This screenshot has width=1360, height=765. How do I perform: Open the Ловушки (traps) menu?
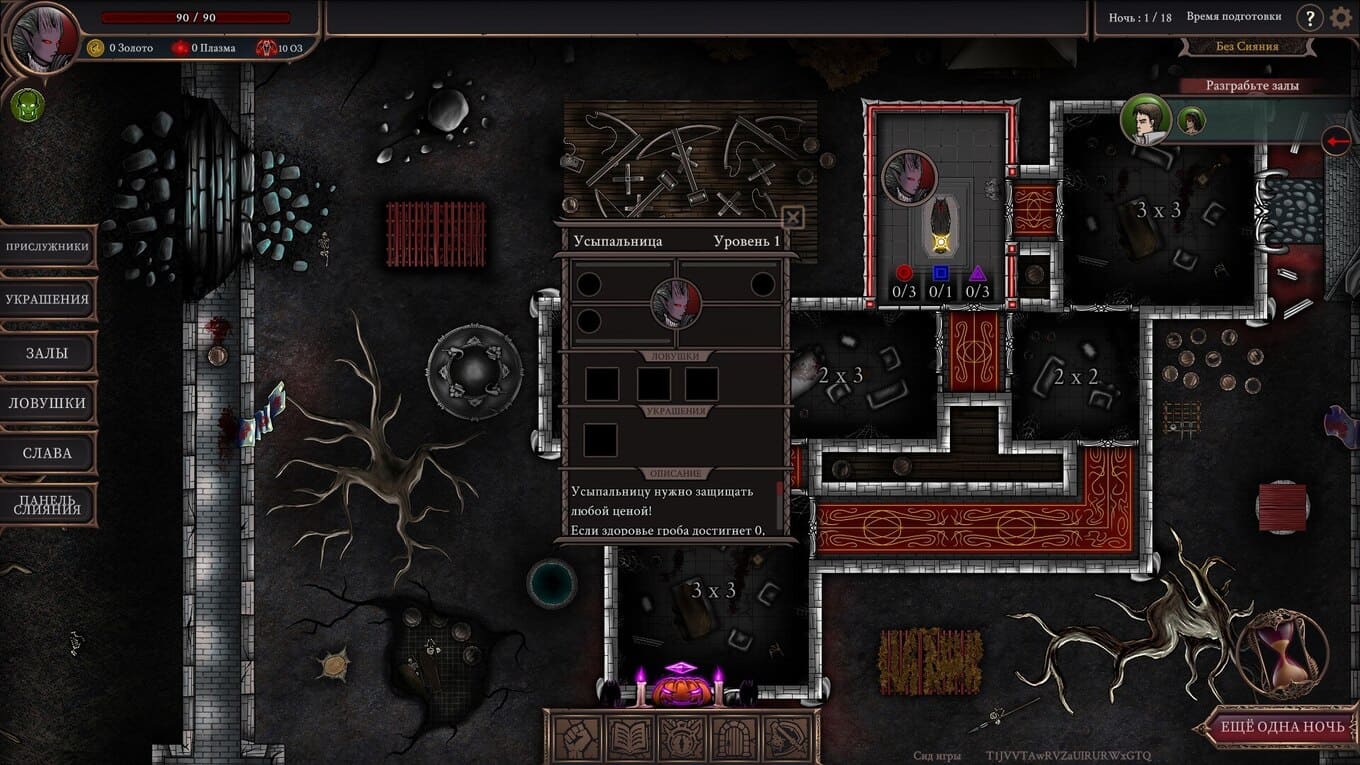(47, 403)
